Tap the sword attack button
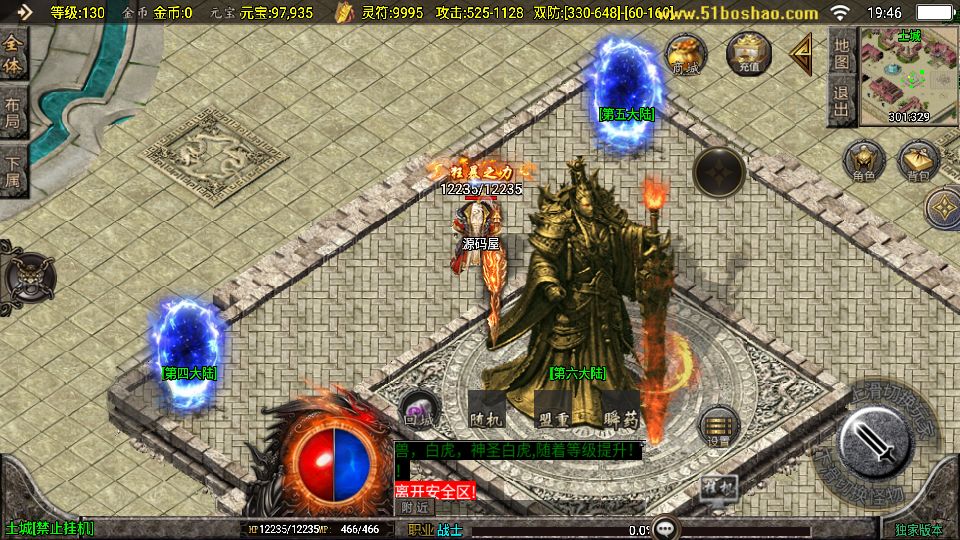Image resolution: width=960 pixels, height=540 pixels. coord(874,441)
